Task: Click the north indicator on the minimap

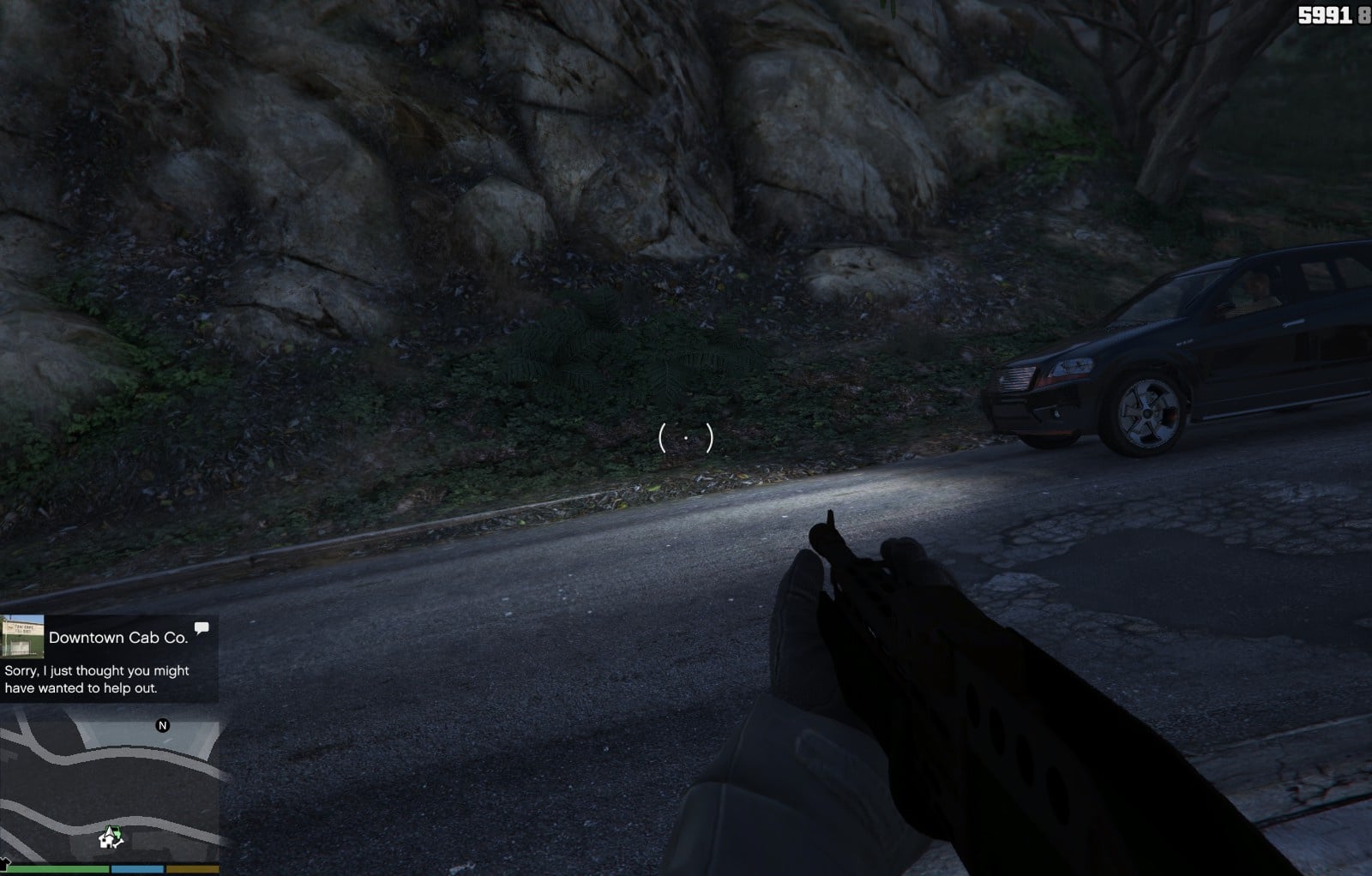Action: click(162, 726)
